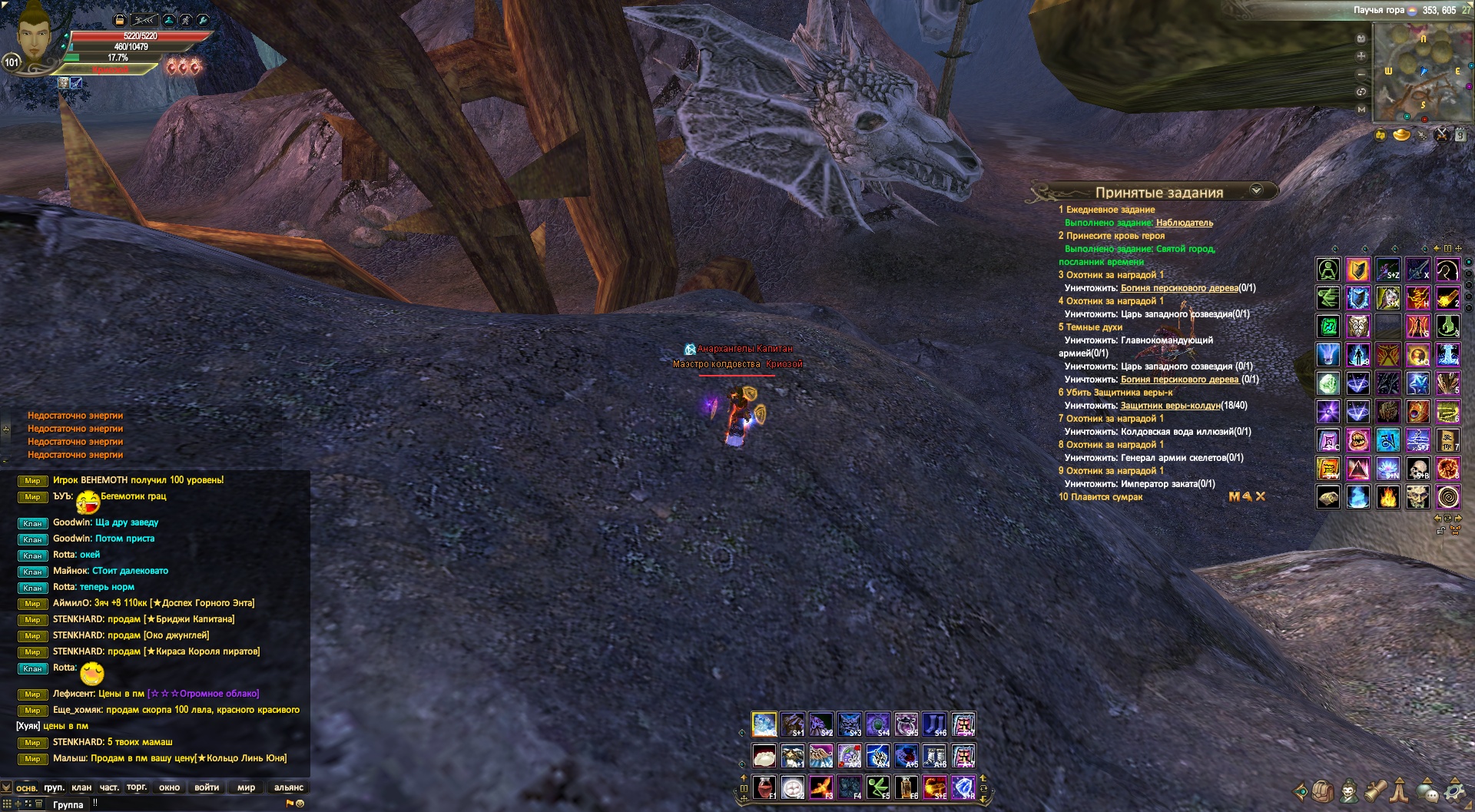Screen dimensions: 1475x812
Task: Open the торг. chat tab
Action: (137, 787)
